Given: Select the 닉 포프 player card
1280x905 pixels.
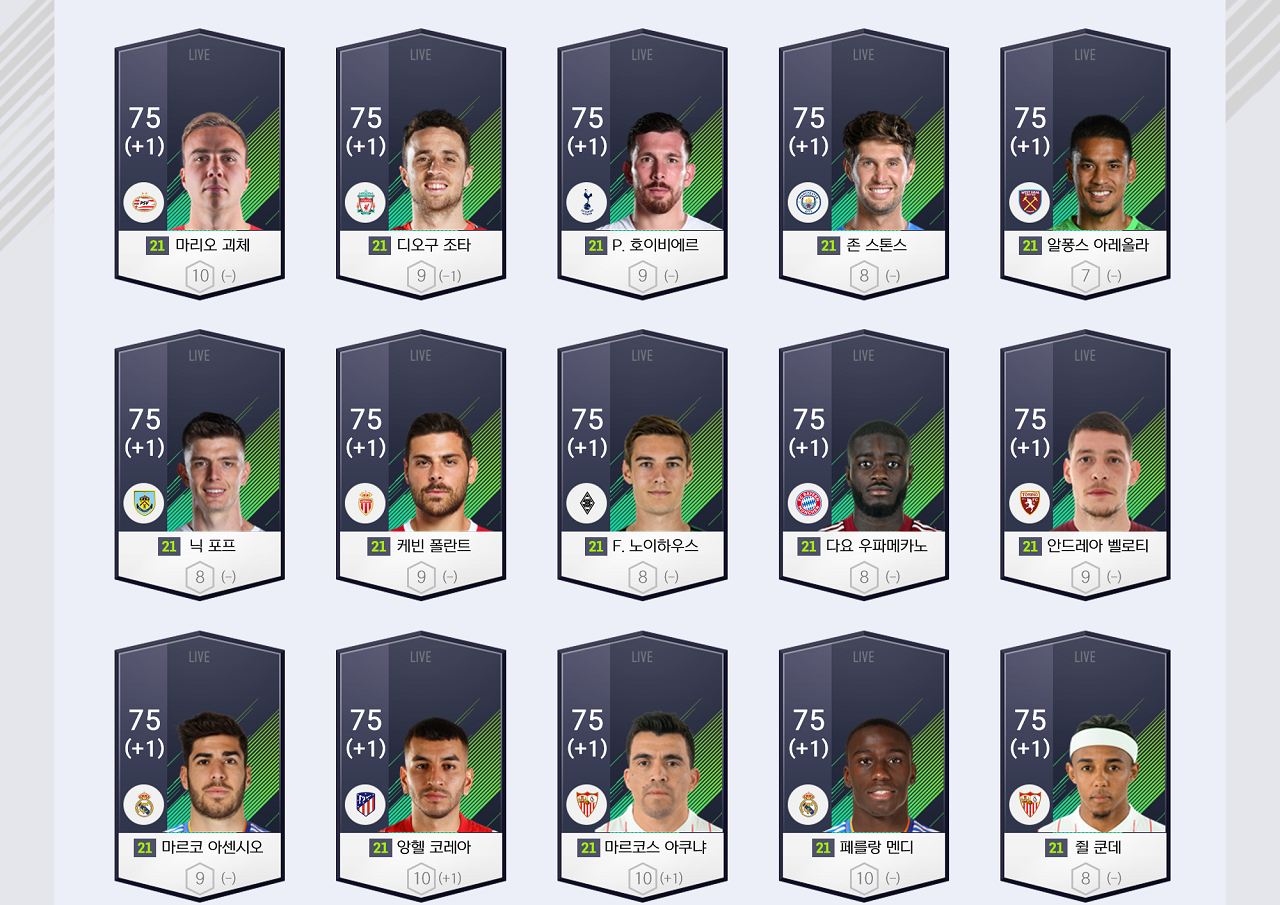Looking at the screenshot, I should pos(200,466).
